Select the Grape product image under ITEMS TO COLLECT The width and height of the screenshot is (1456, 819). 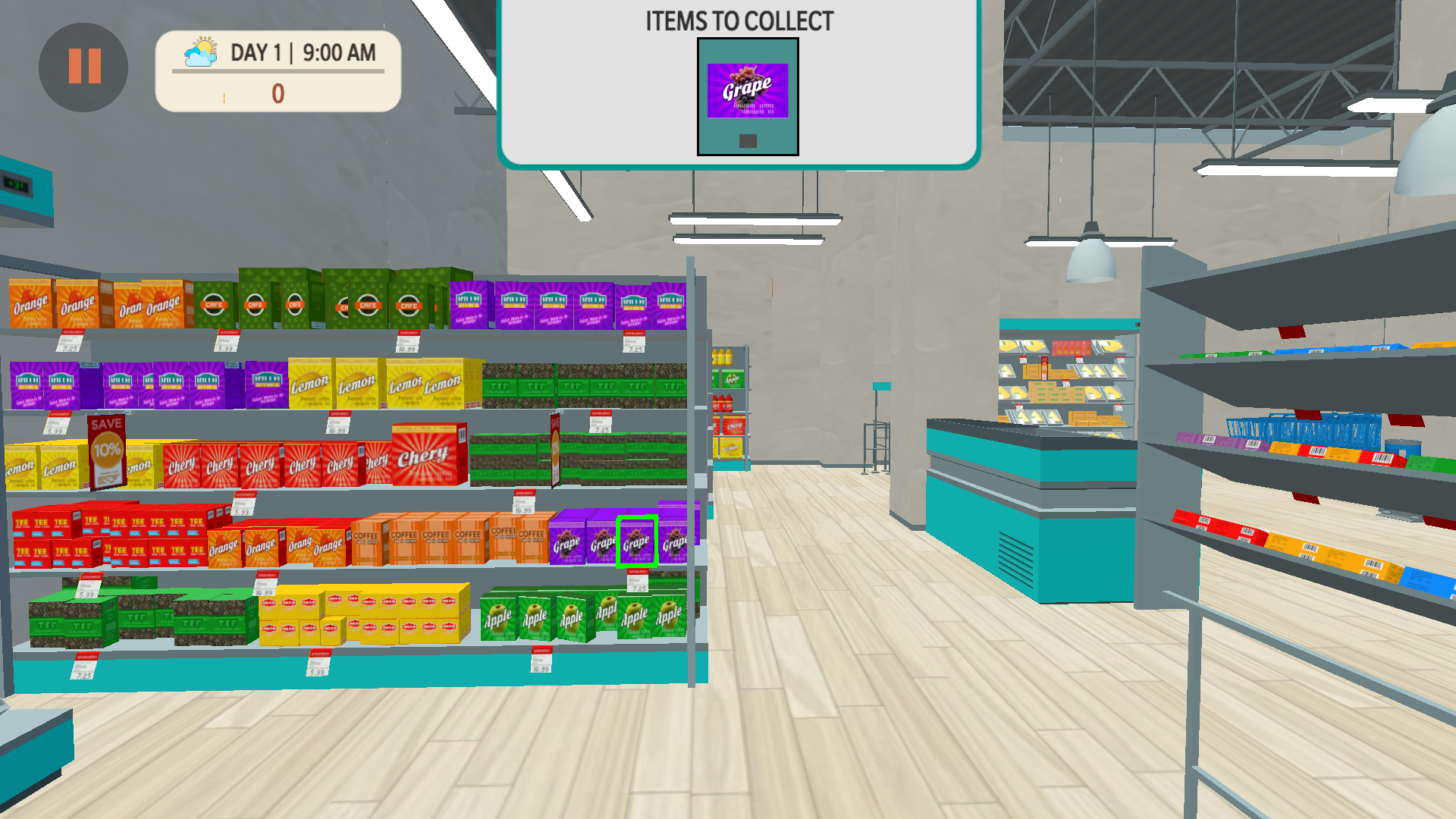(747, 91)
